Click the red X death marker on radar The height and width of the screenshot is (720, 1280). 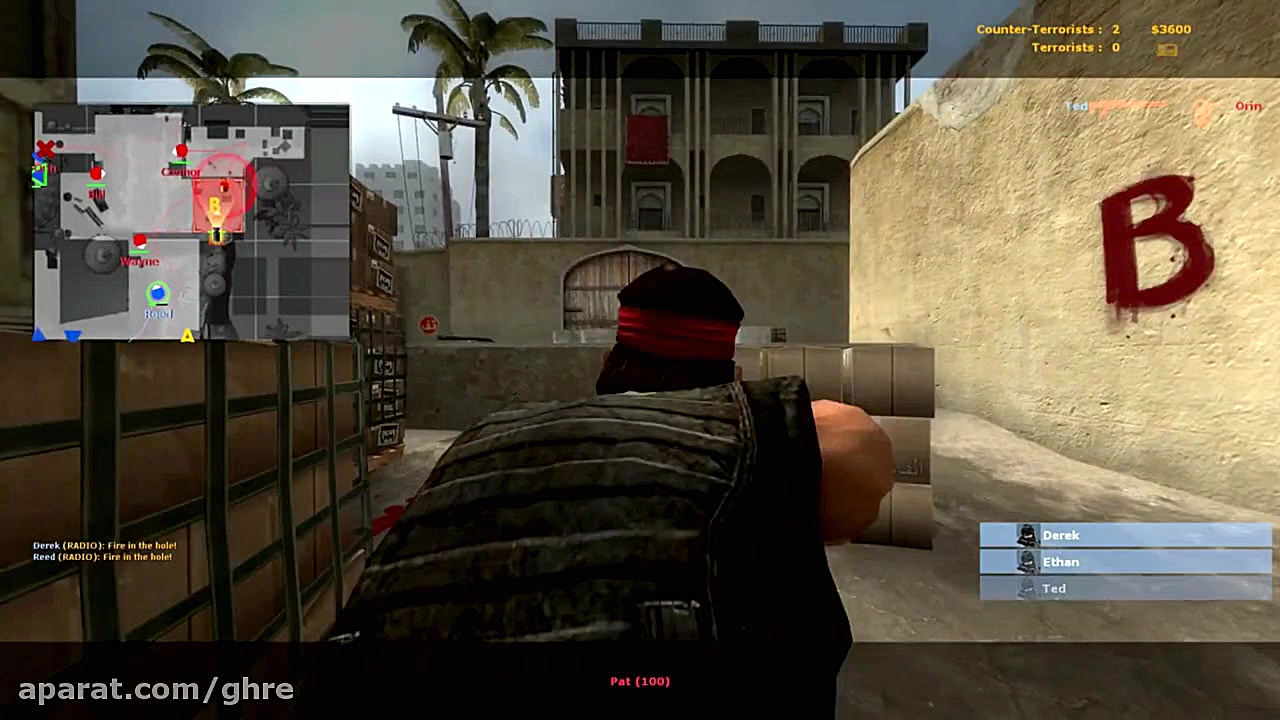point(46,149)
